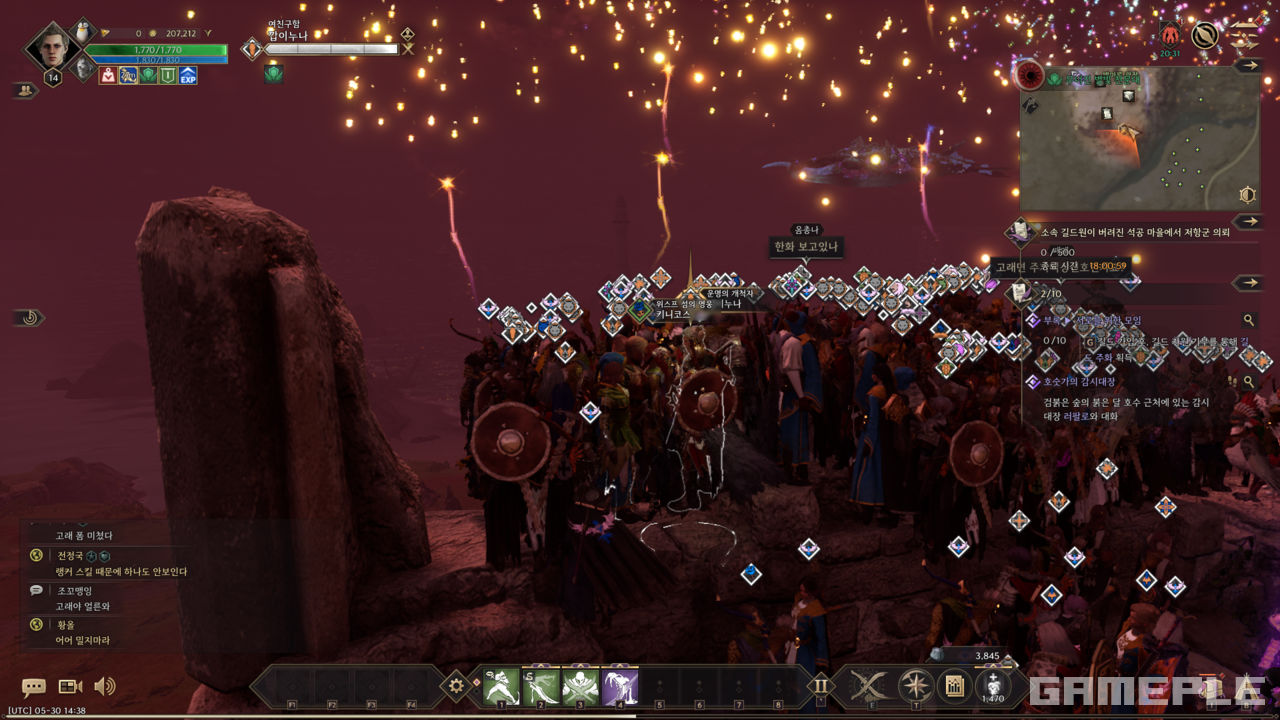Close the target frame with the X

coord(408,48)
